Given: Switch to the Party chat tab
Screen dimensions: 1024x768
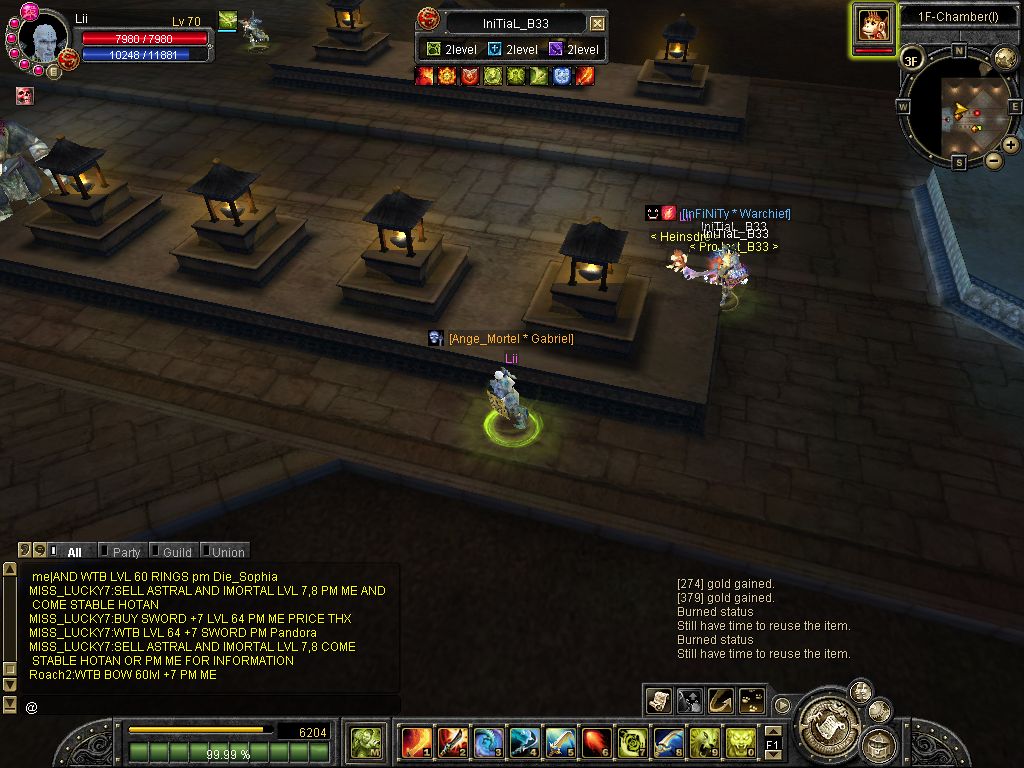Looking at the screenshot, I should [x=126, y=552].
